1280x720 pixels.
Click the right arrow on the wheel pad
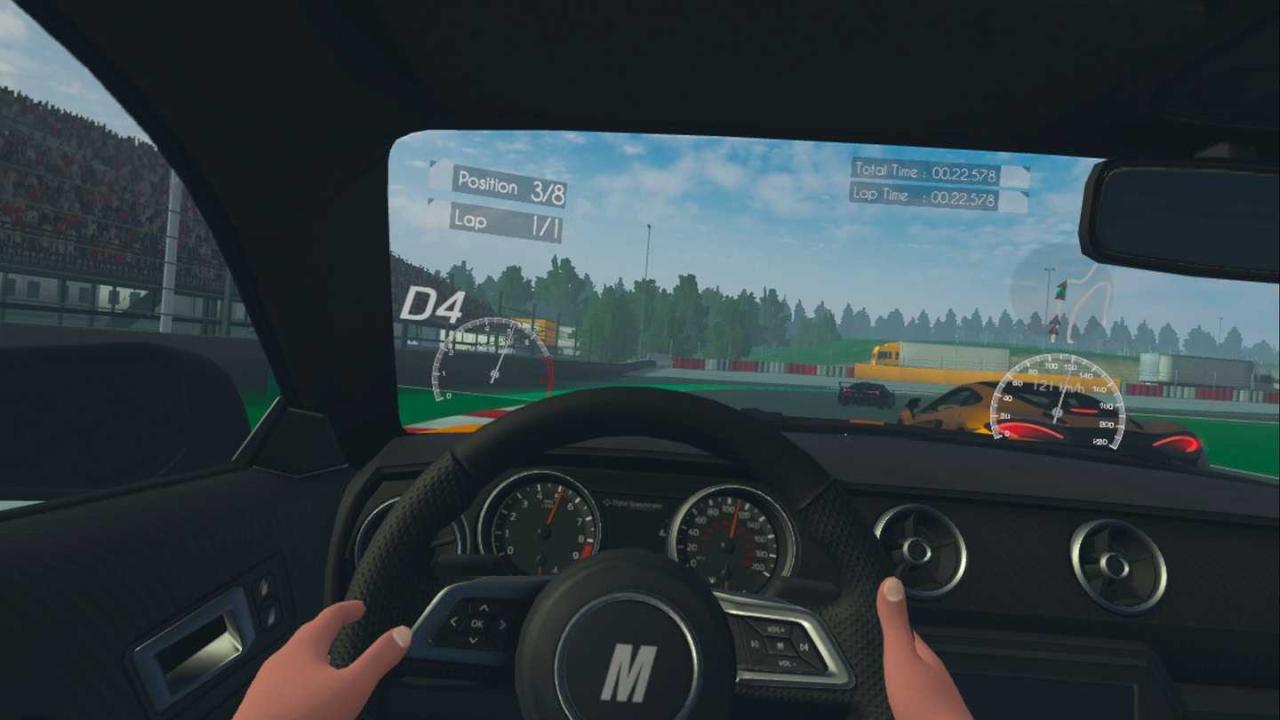click(501, 624)
